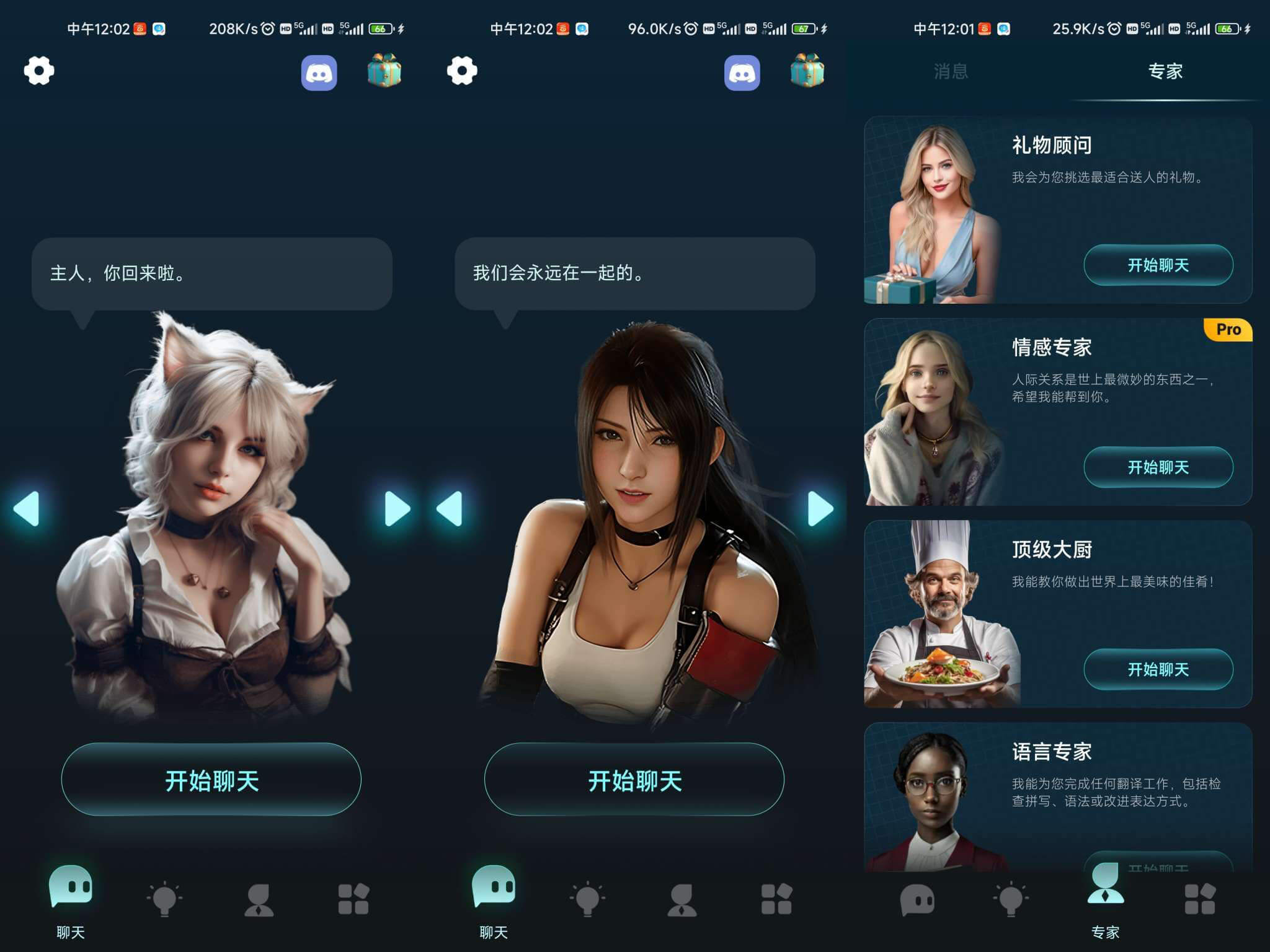Screen dimensions: 1270x952
Task: Click the right arrow to view next character
Action: click(396, 507)
